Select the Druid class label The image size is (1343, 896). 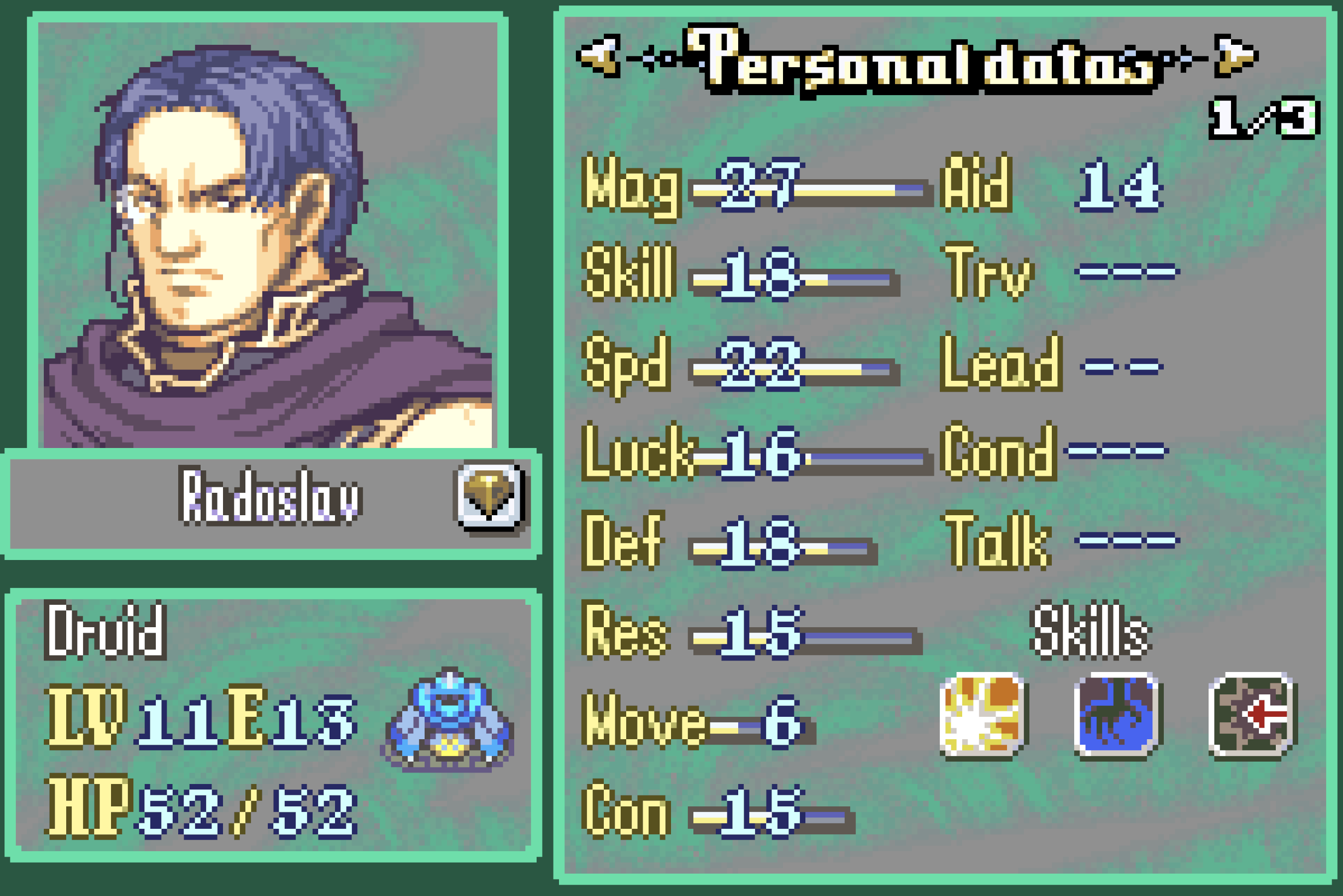coord(106,631)
